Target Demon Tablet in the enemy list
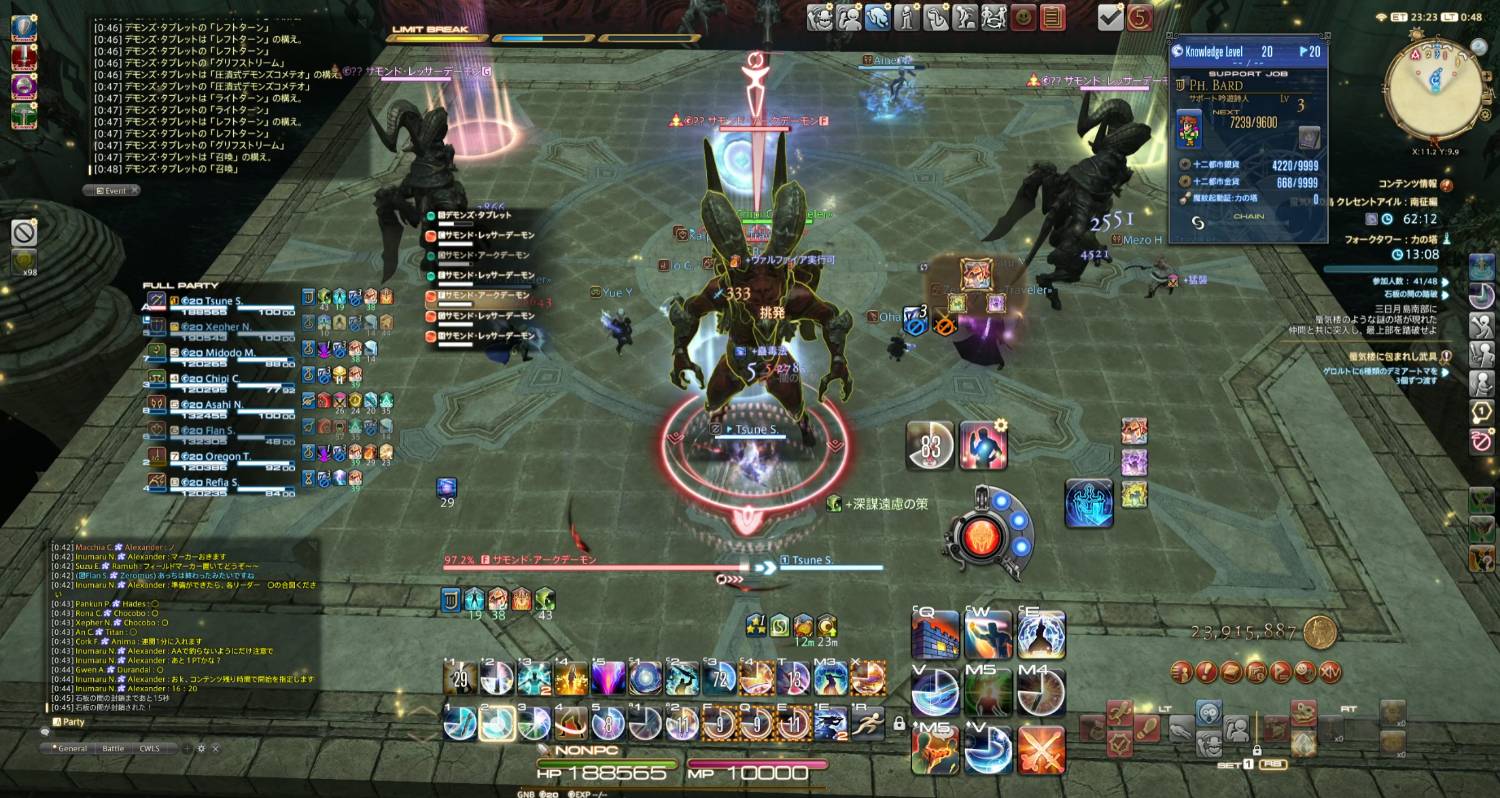1500x798 pixels. coord(476,215)
